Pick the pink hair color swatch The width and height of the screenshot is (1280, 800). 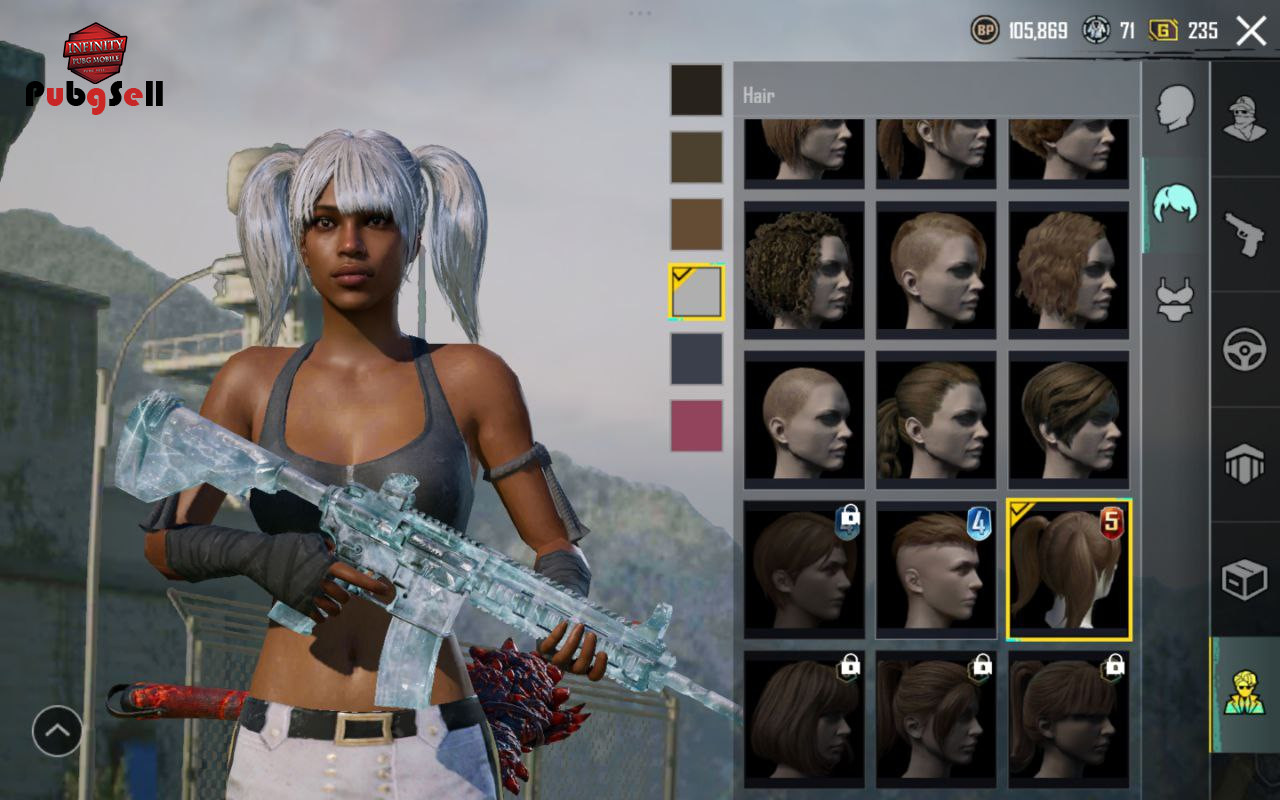tap(696, 426)
